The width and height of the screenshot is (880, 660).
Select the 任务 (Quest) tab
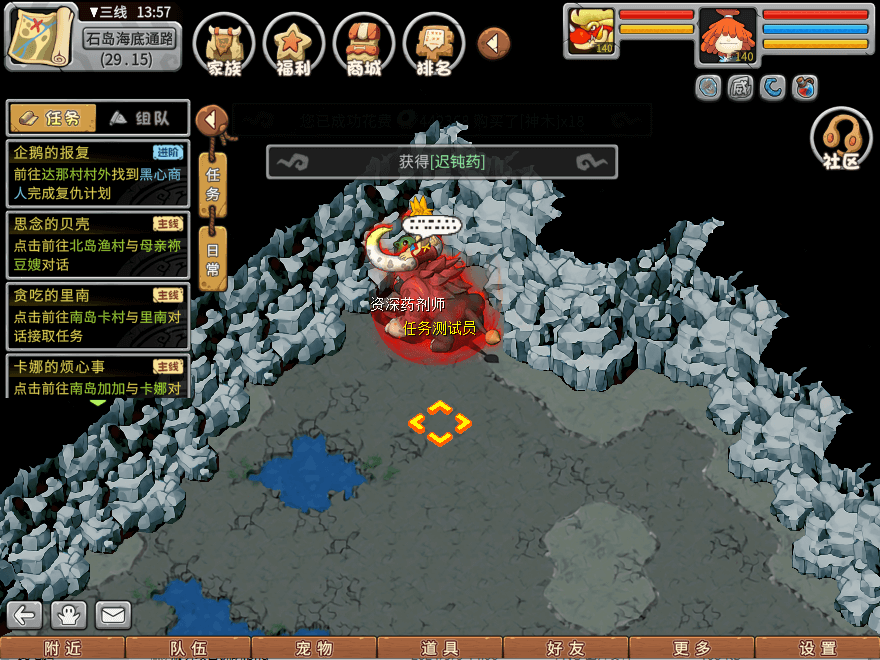[52, 118]
